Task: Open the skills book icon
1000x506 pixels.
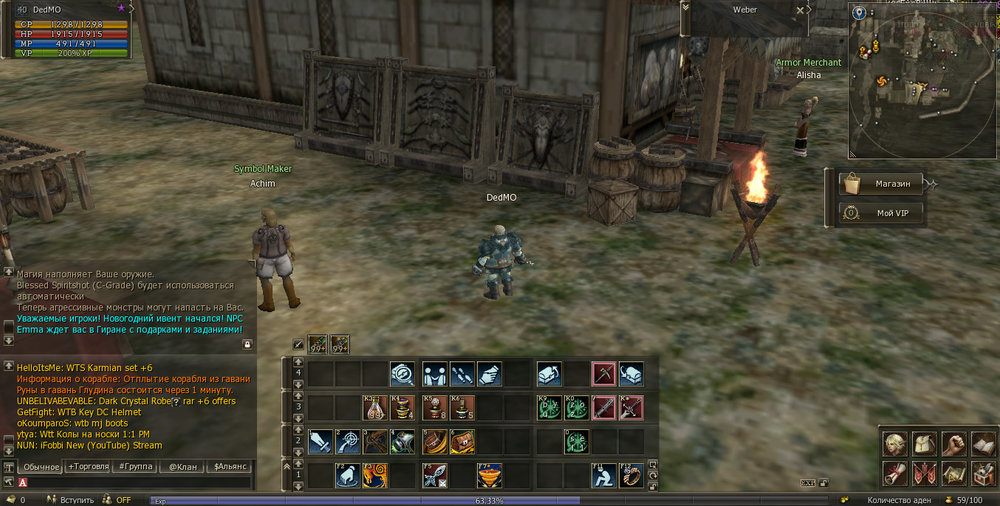Action: [983, 444]
